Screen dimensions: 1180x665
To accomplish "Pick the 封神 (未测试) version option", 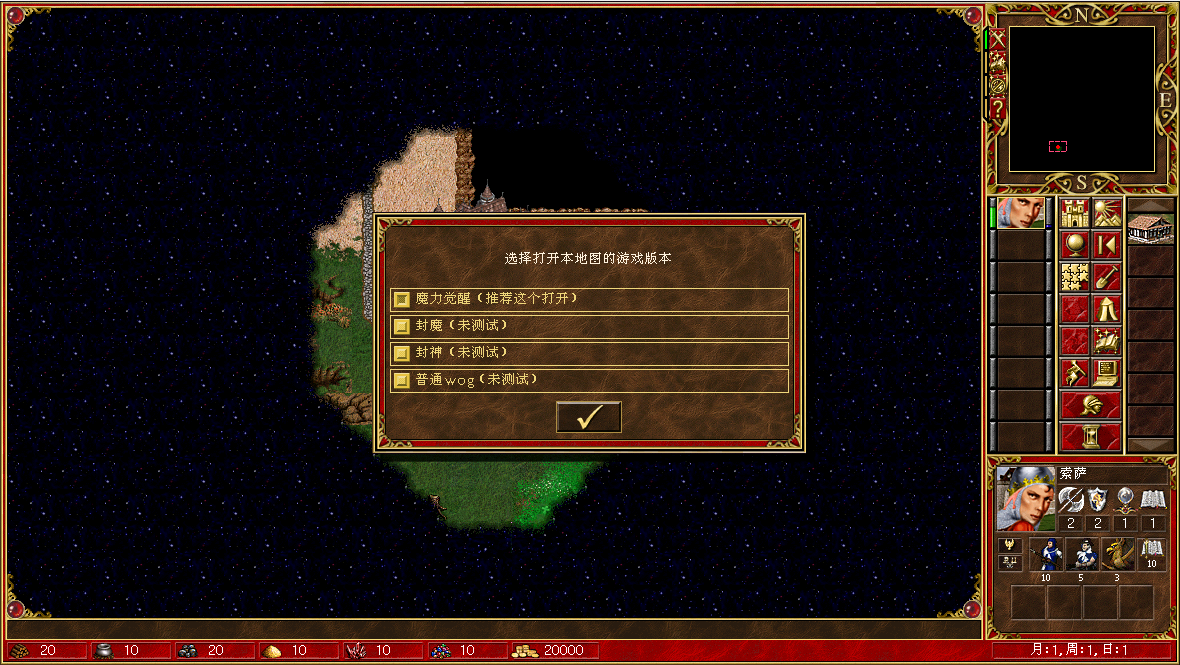I will pyautogui.click(x=589, y=353).
